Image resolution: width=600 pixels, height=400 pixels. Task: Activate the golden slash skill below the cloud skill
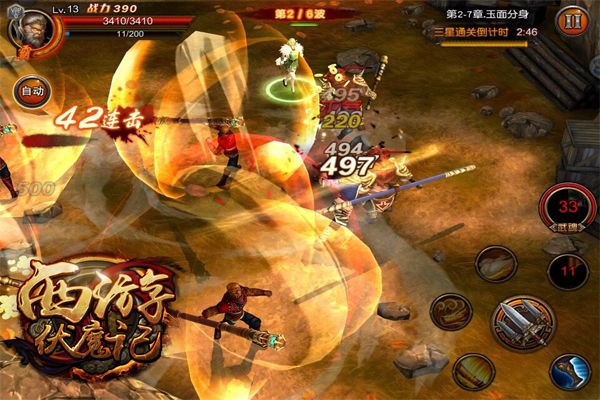click(x=473, y=371)
